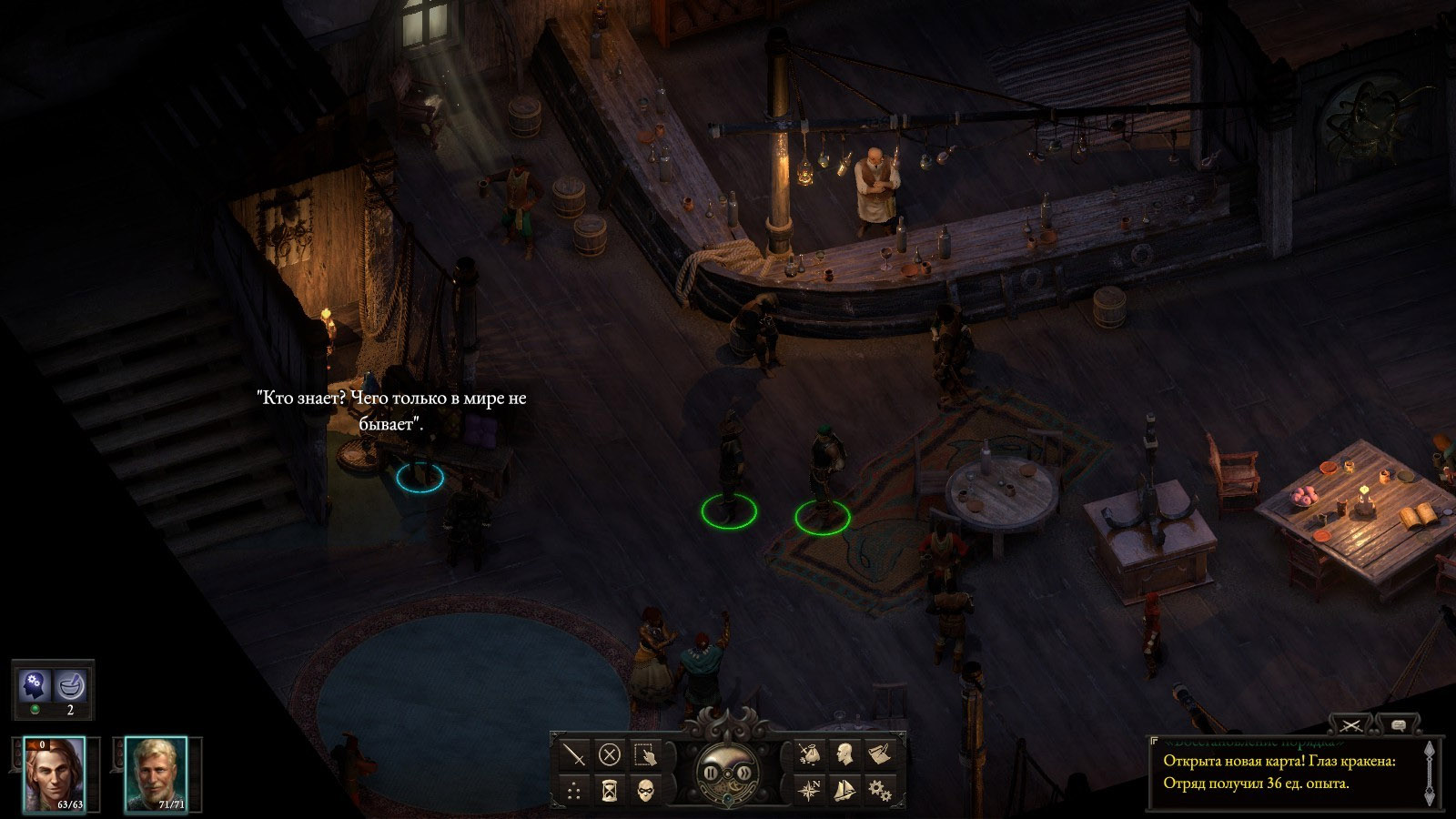This screenshot has height=819, width=1456.
Task: Open game options with the gears icon
Action: pyautogui.click(x=879, y=790)
